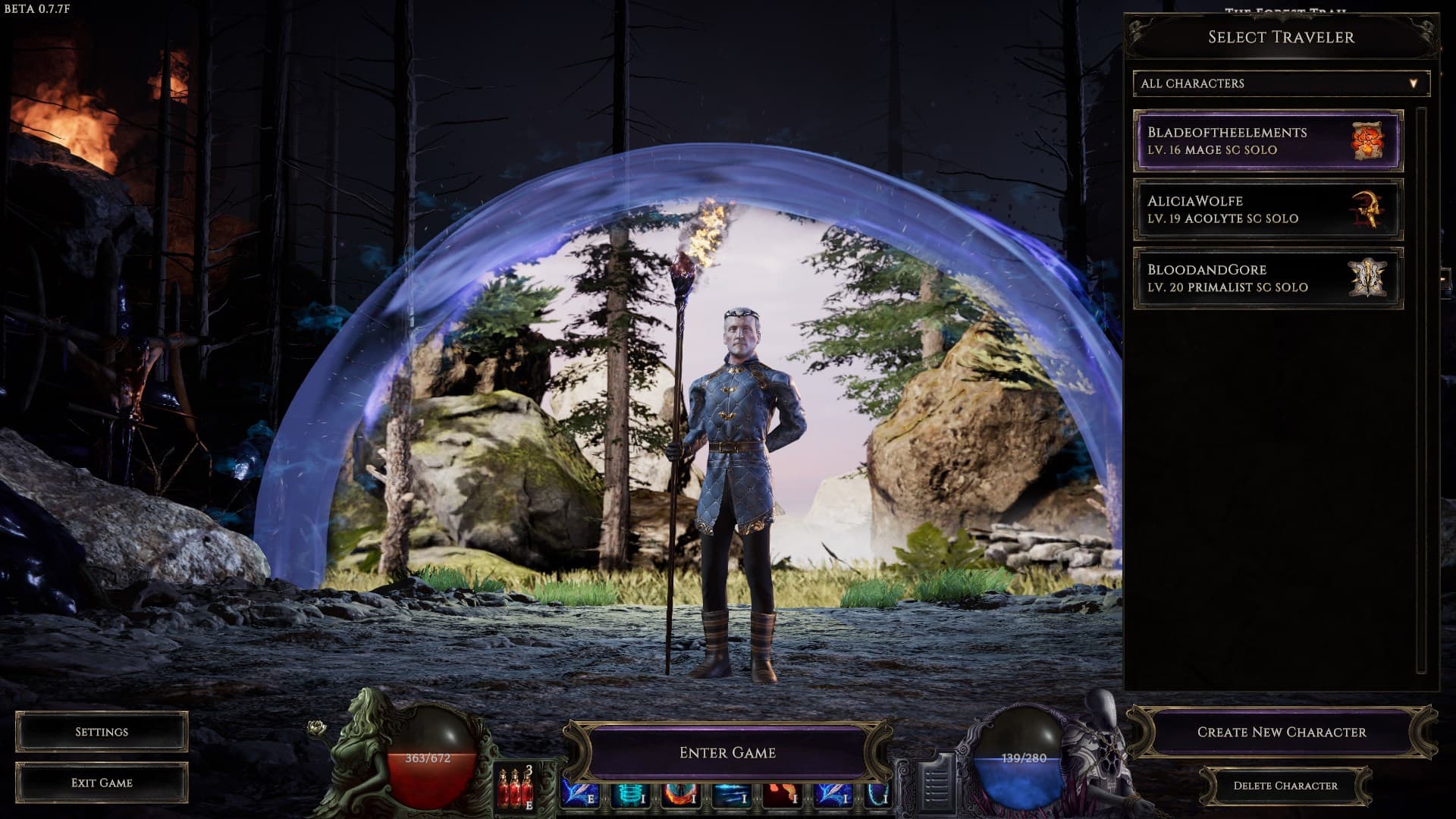Click Create New Character
Image resolution: width=1456 pixels, height=819 pixels.
(x=1283, y=733)
